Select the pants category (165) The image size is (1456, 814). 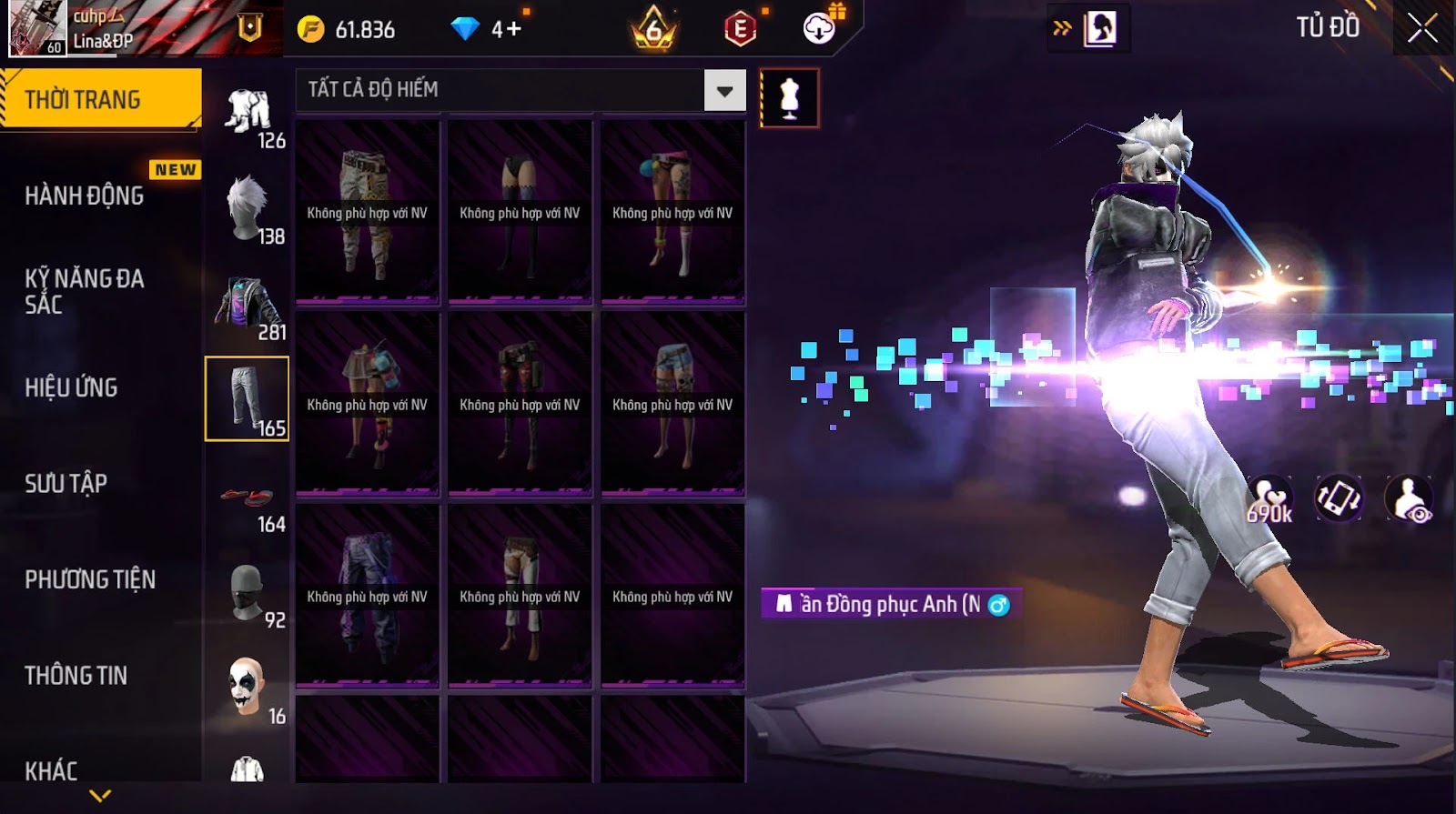pos(248,399)
